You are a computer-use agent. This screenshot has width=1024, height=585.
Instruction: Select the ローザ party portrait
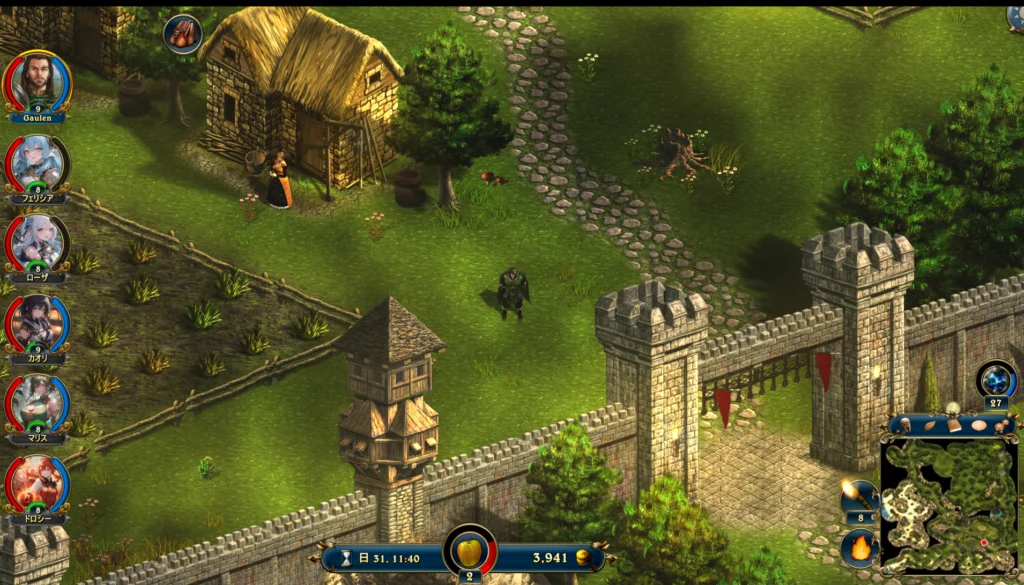click(x=37, y=242)
